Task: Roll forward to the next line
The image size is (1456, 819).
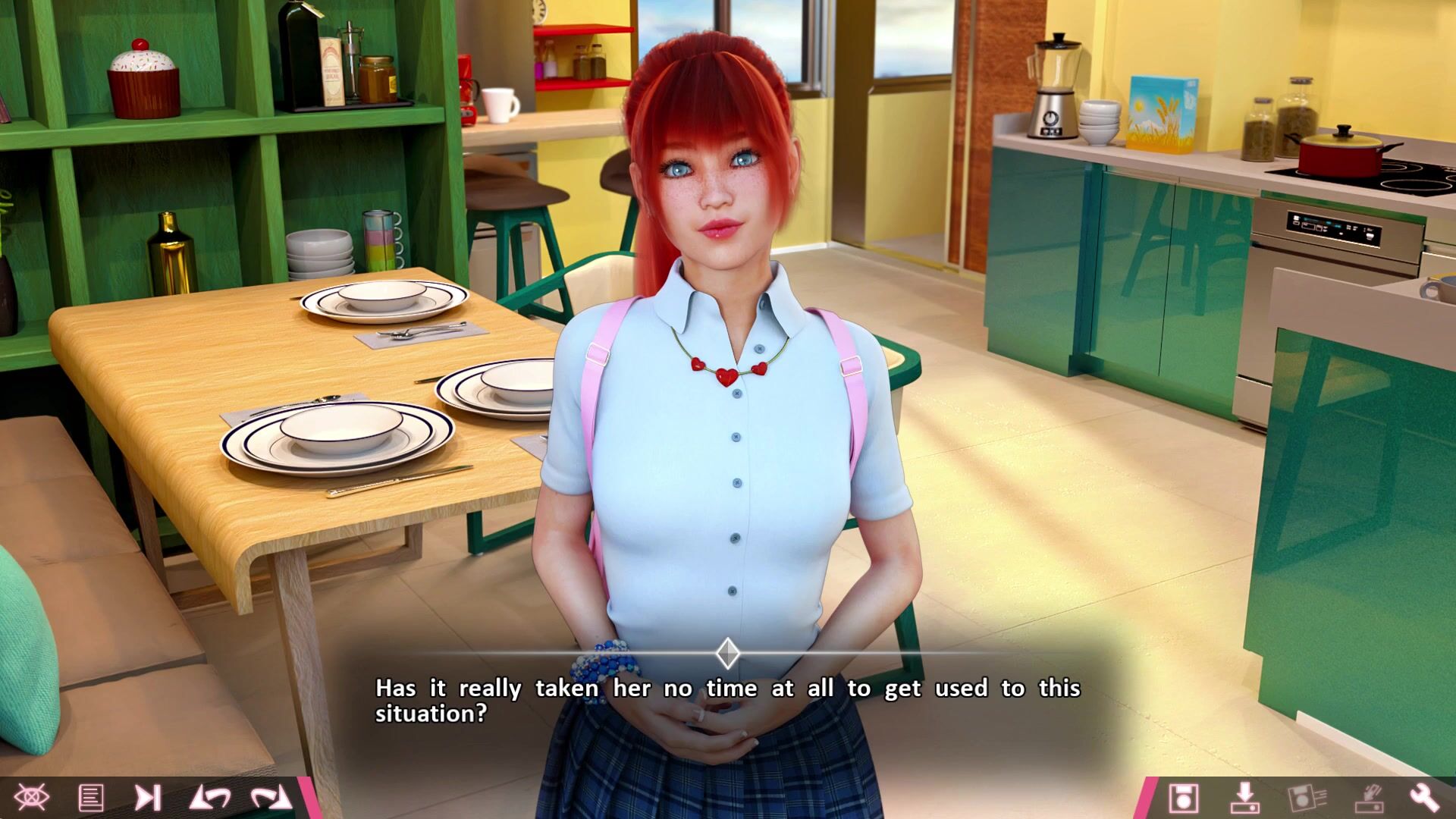Action: (x=271, y=798)
